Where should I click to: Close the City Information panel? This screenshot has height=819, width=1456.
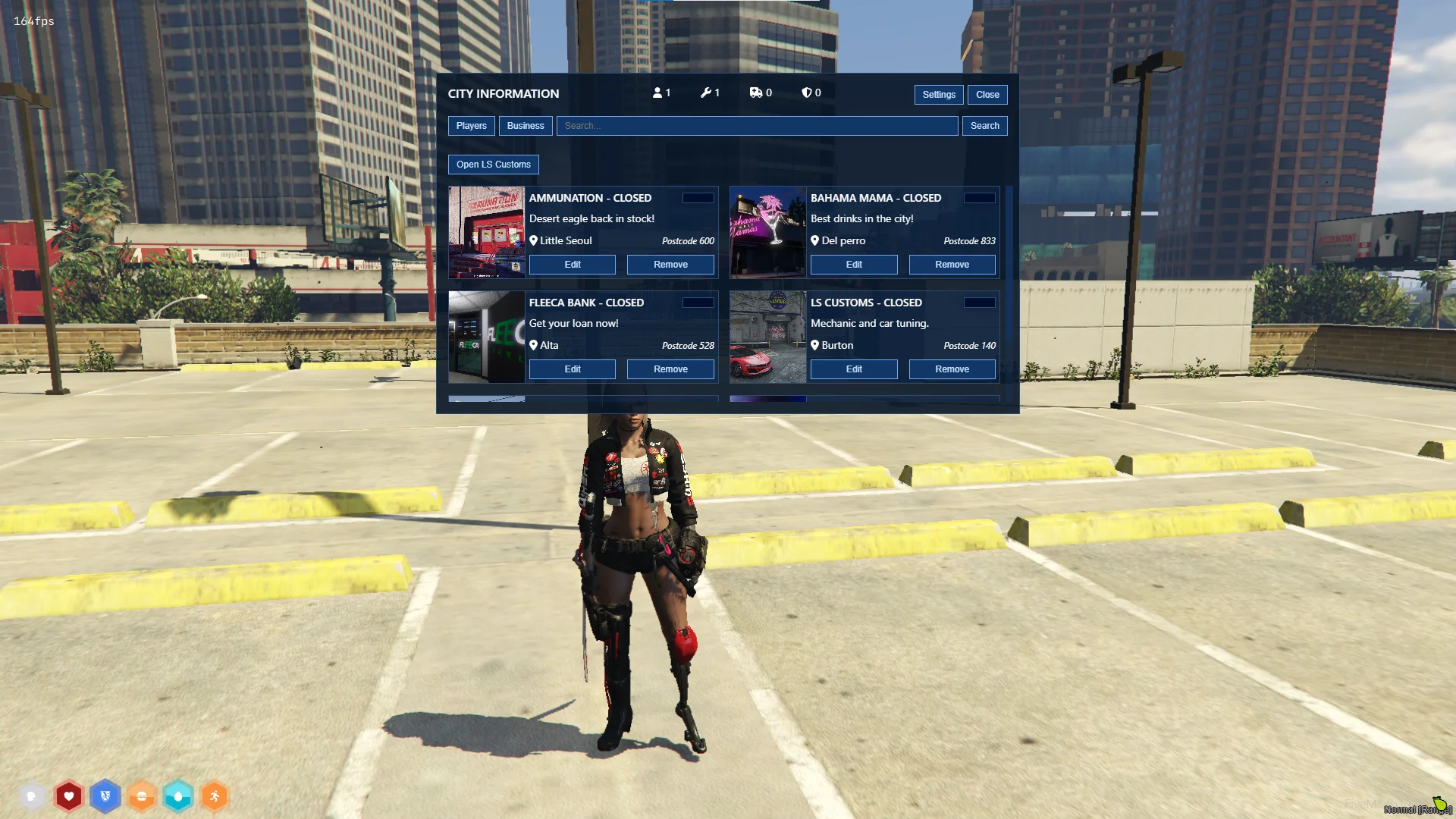coord(987,95)
